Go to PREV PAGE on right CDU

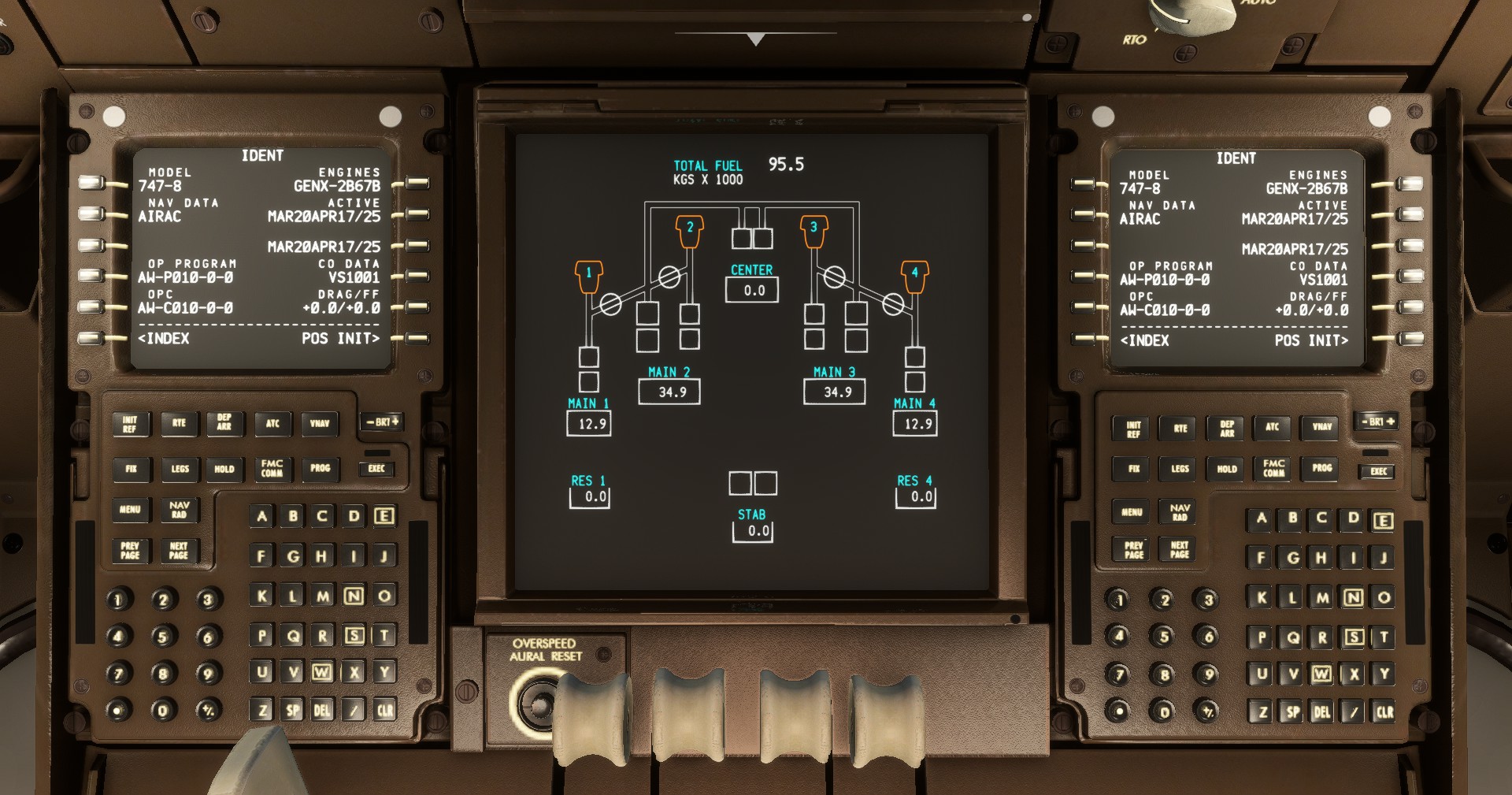click(1132, 550)
